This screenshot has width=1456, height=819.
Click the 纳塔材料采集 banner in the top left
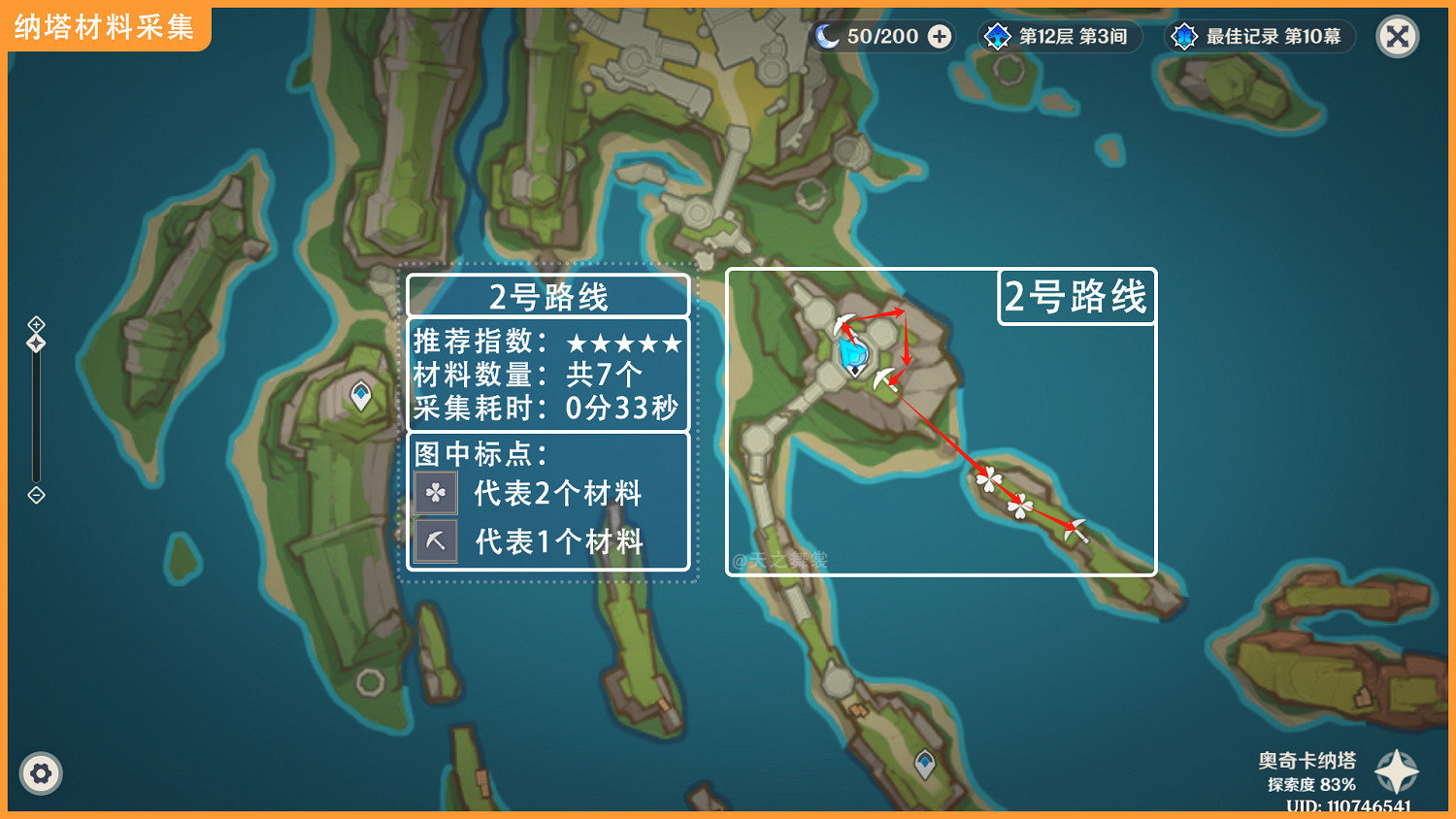[x=103, y=27]
